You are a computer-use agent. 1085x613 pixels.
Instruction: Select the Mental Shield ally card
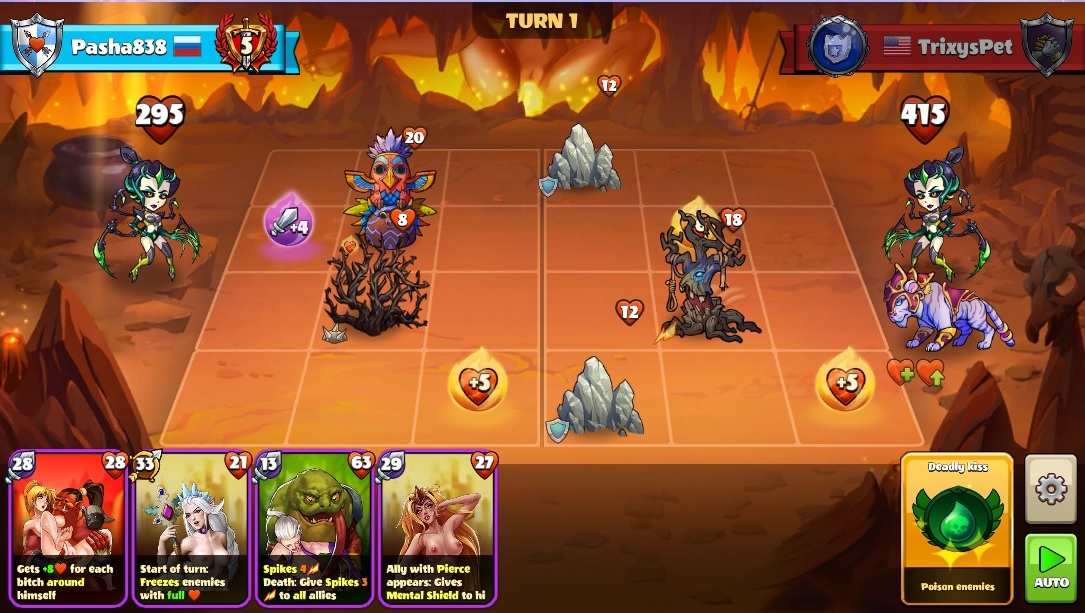437,528
